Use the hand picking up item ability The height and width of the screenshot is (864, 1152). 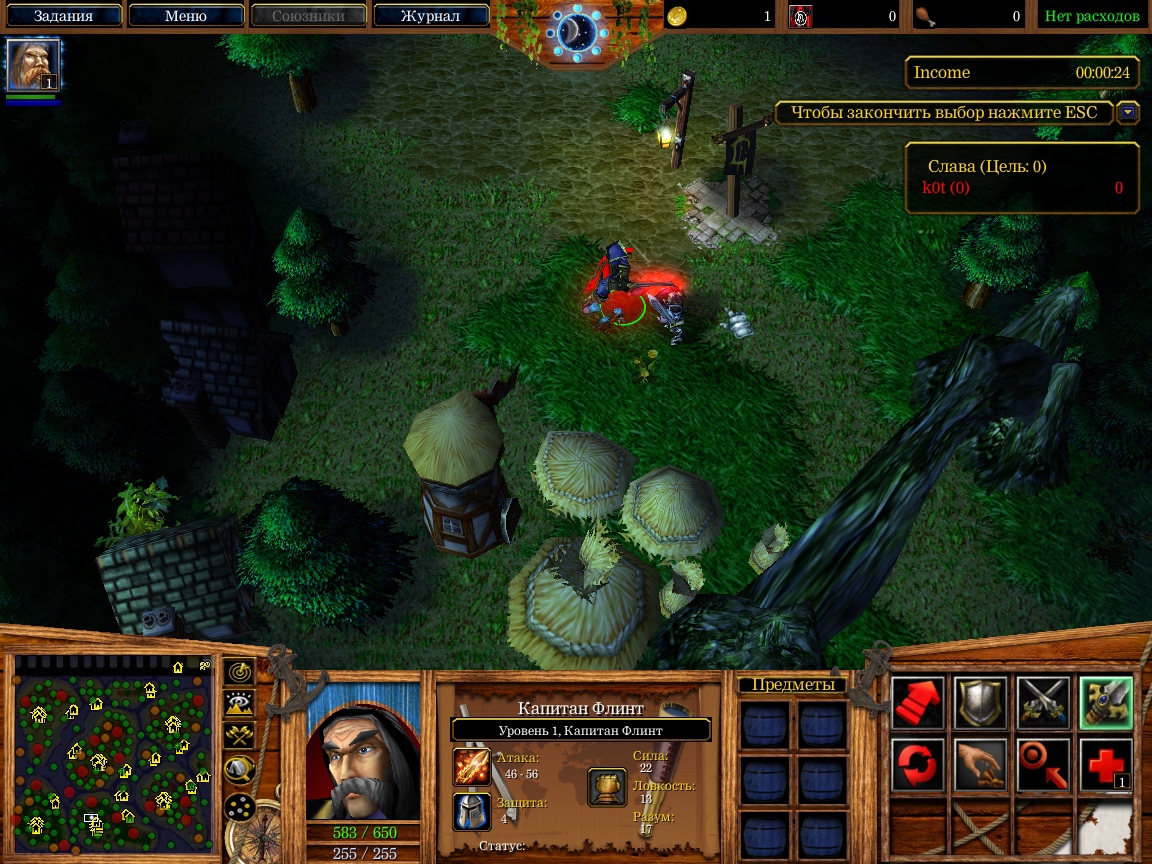pos(980,765)
